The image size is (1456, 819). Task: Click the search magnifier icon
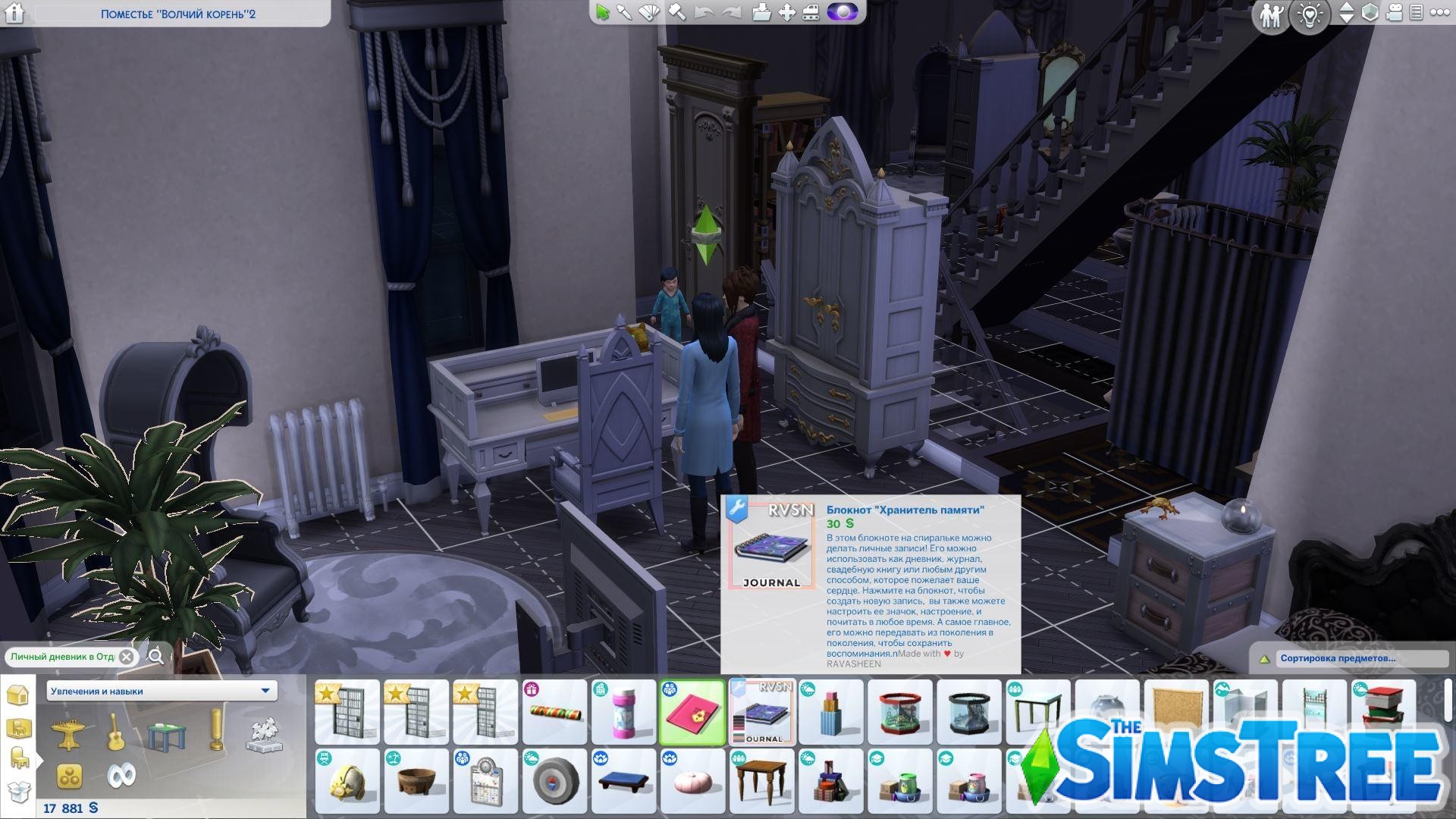[157, 657]
